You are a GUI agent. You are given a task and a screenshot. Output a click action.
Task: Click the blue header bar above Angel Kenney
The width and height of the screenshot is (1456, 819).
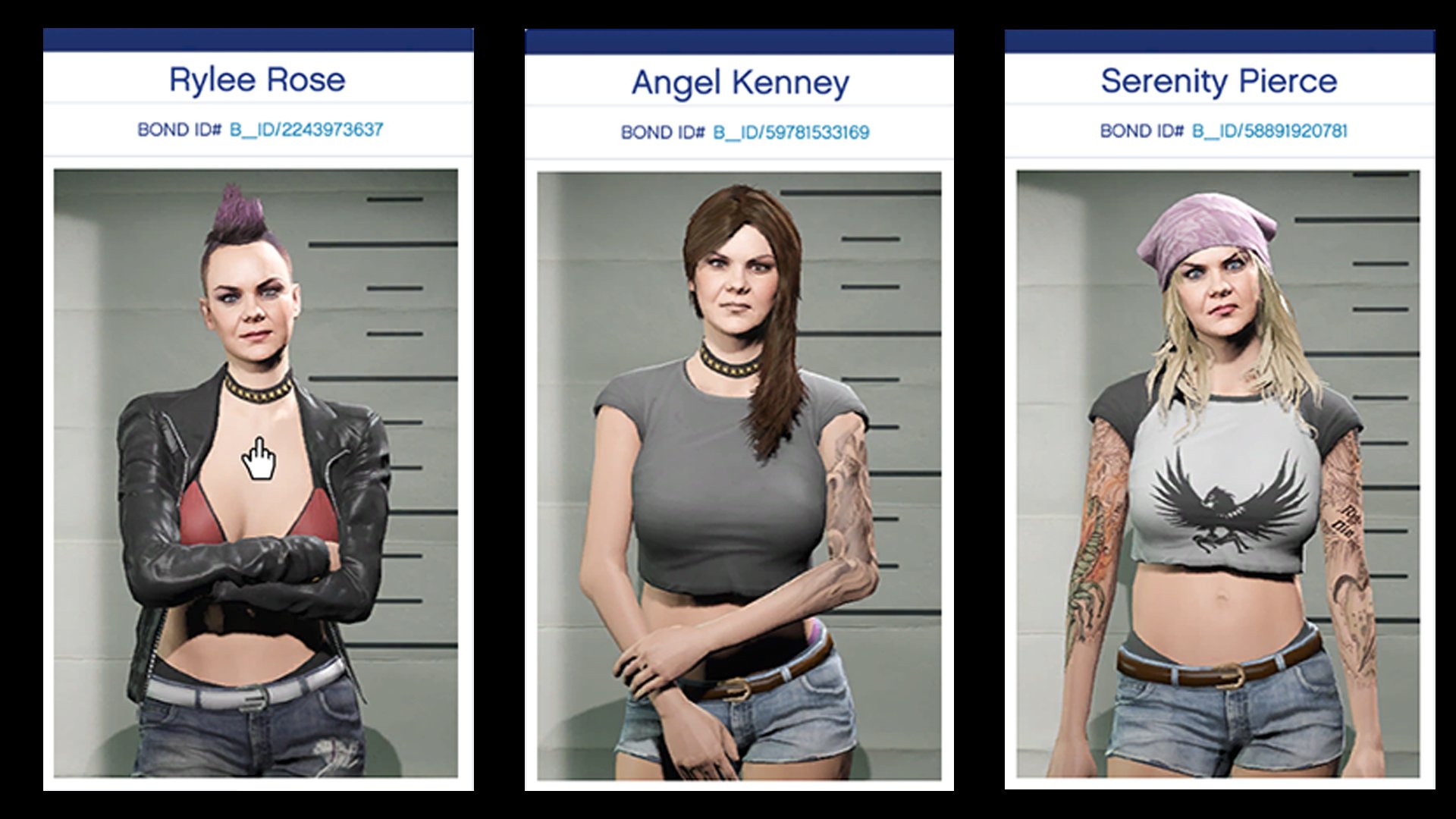pos(738,36)
